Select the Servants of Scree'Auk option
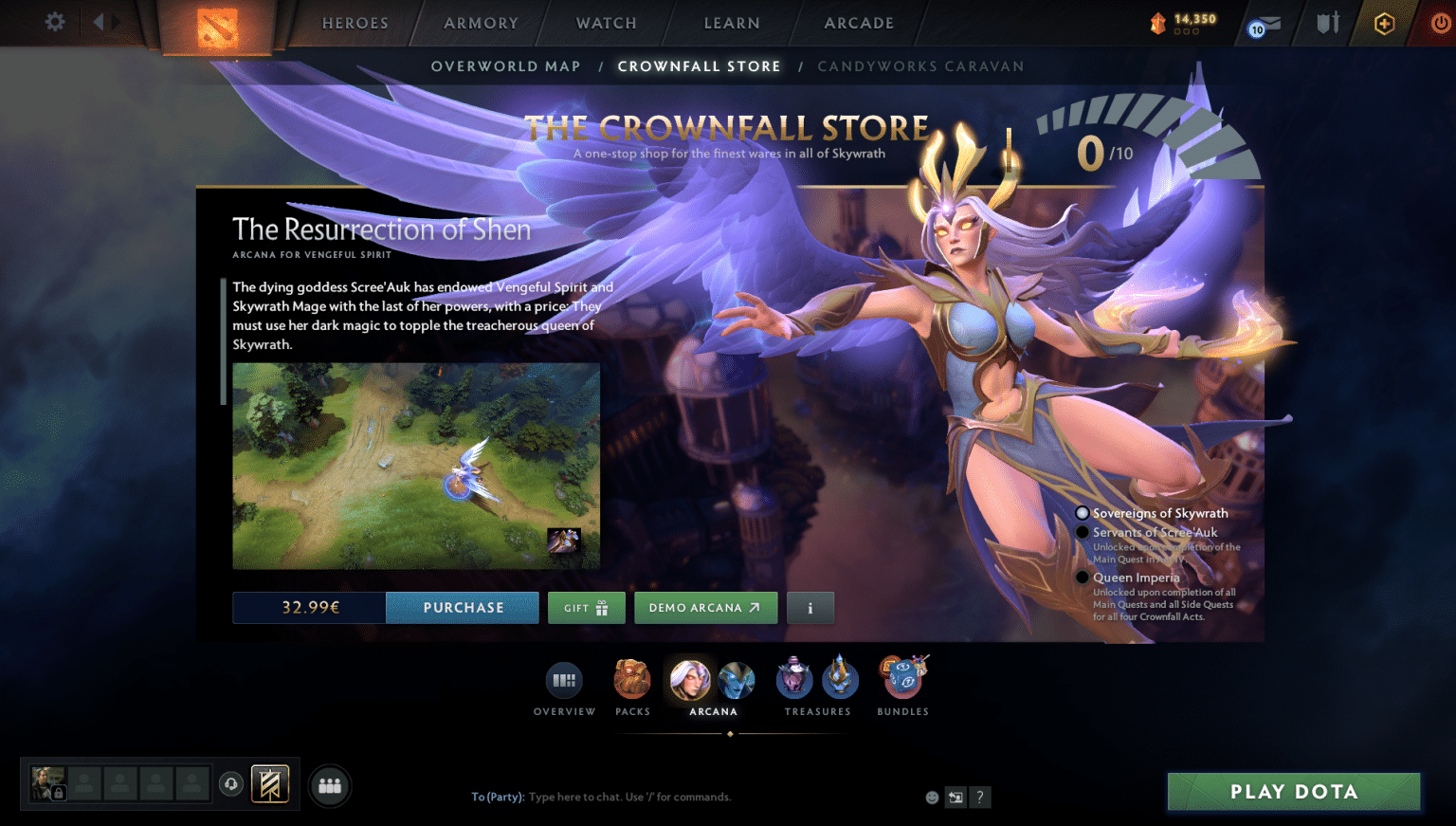 pyautogui.click(x=1083, y=532)
